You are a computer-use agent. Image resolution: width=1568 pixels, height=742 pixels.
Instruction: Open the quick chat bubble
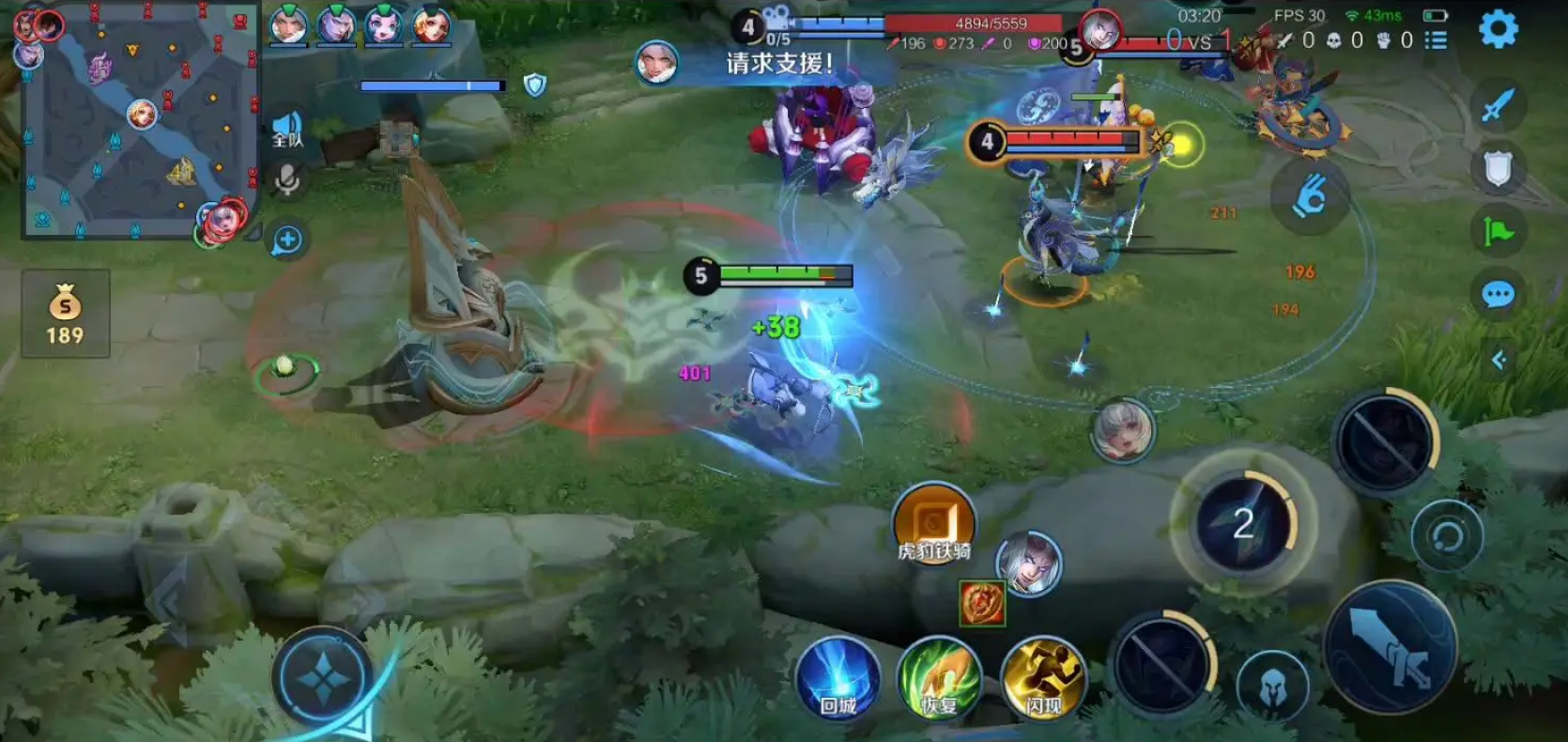[x=1497, y=295]
